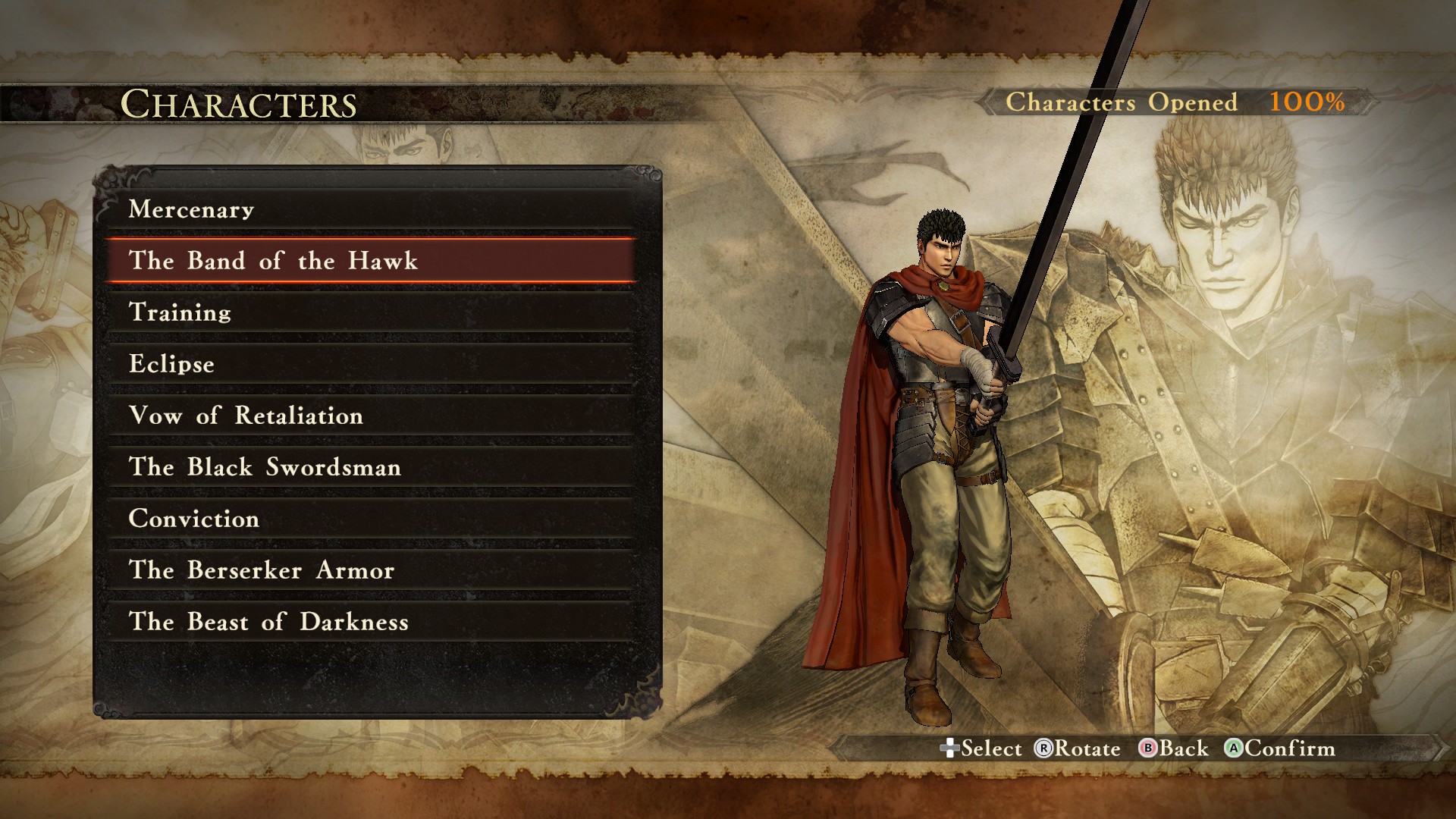
Task: Choose The Berserker Armor entry
Action: 370,570
